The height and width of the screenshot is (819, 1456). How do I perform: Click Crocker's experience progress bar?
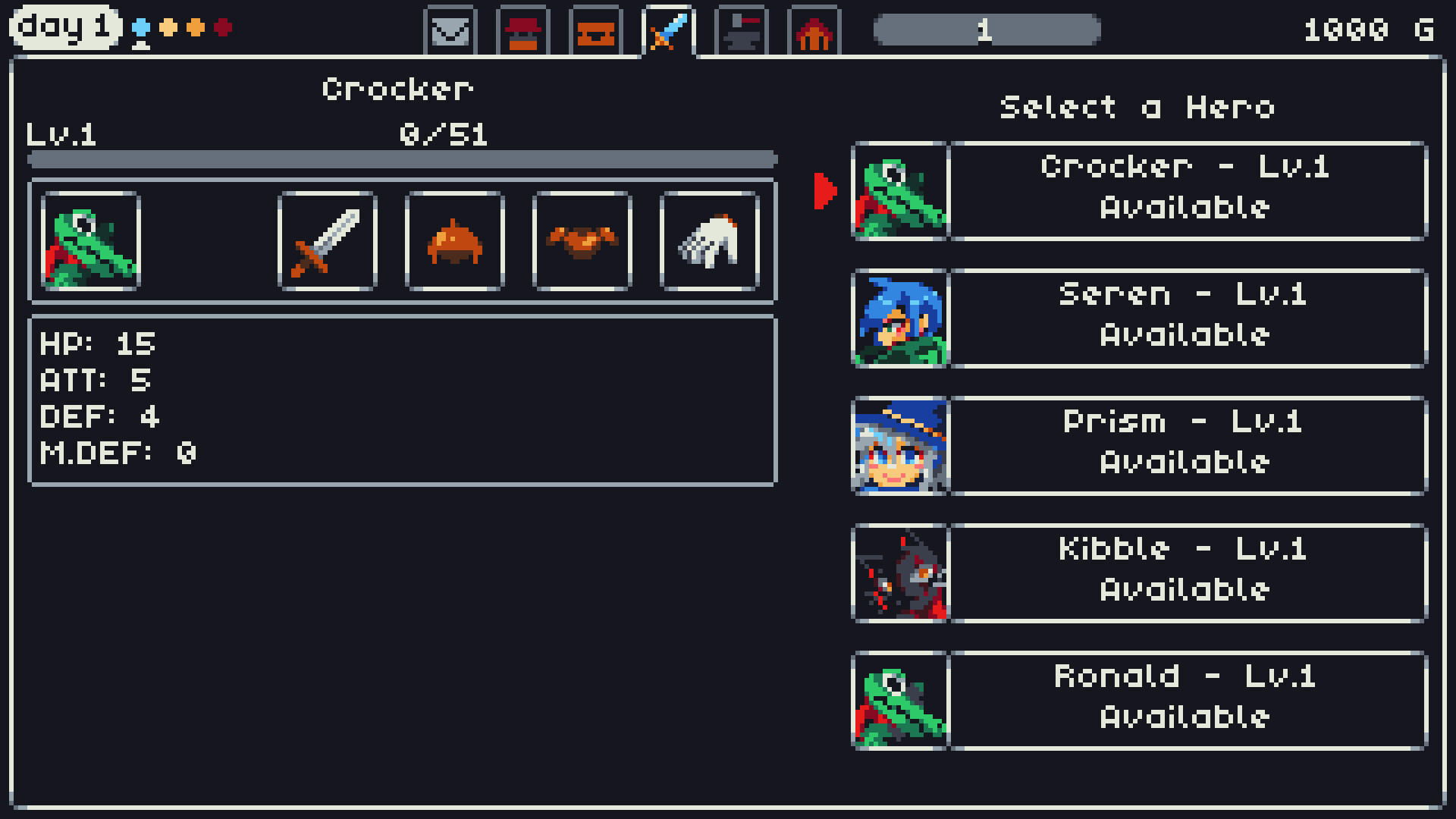pos(400,157)
